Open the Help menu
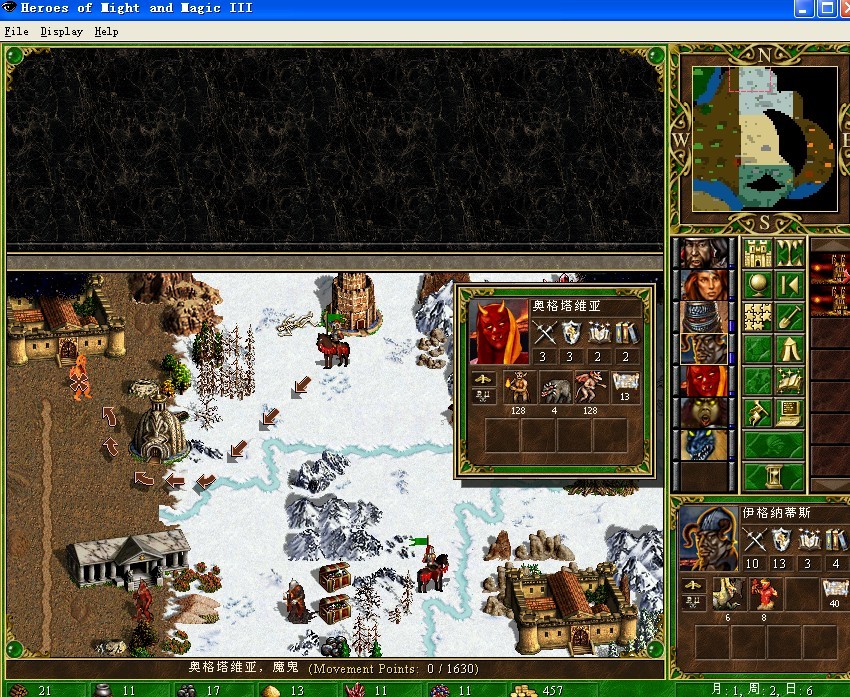This screenshot has height=697, width=850. point(106,31)
